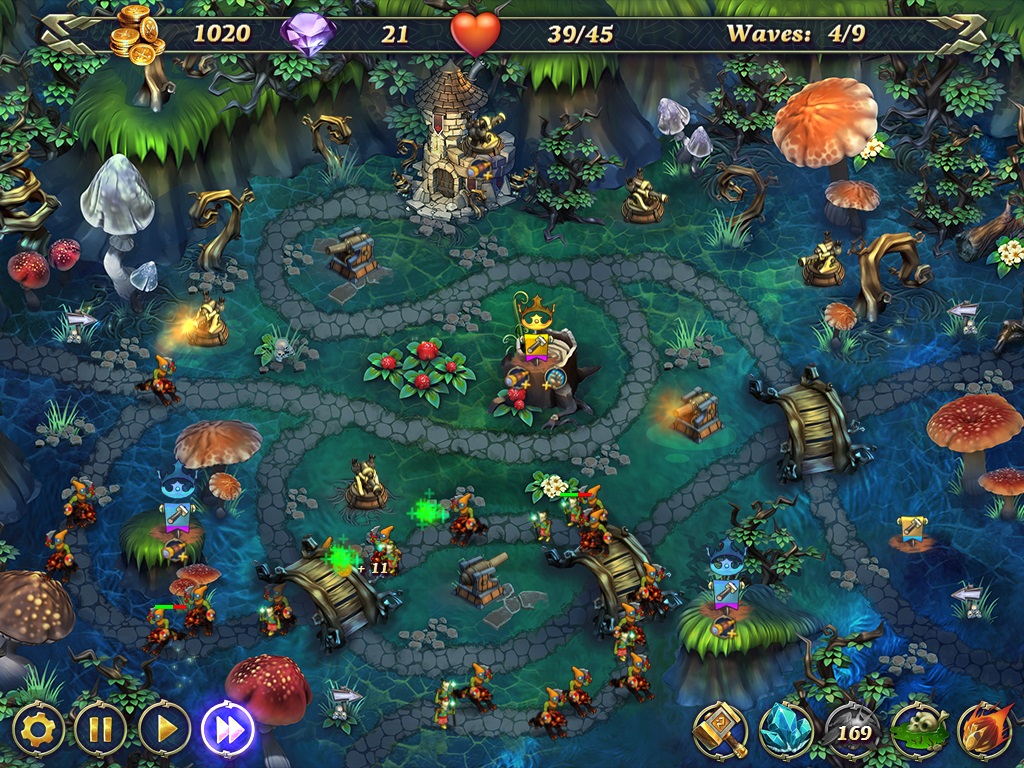Screen dimensions: 1024x768
Task: Click the greyed-out ability showing 169
Action: pyautogui.click(x=851, y=731)
